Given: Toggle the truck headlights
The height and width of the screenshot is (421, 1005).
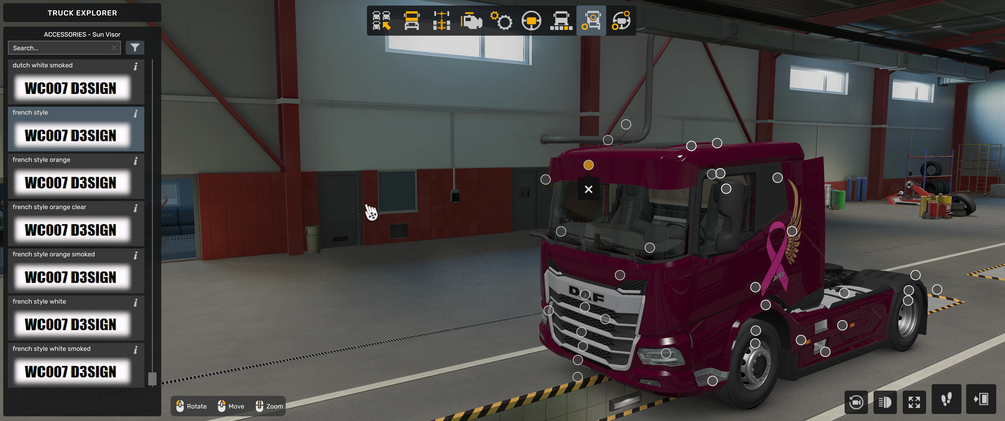Looking at the screenshot, I should (x=885, y=402).
